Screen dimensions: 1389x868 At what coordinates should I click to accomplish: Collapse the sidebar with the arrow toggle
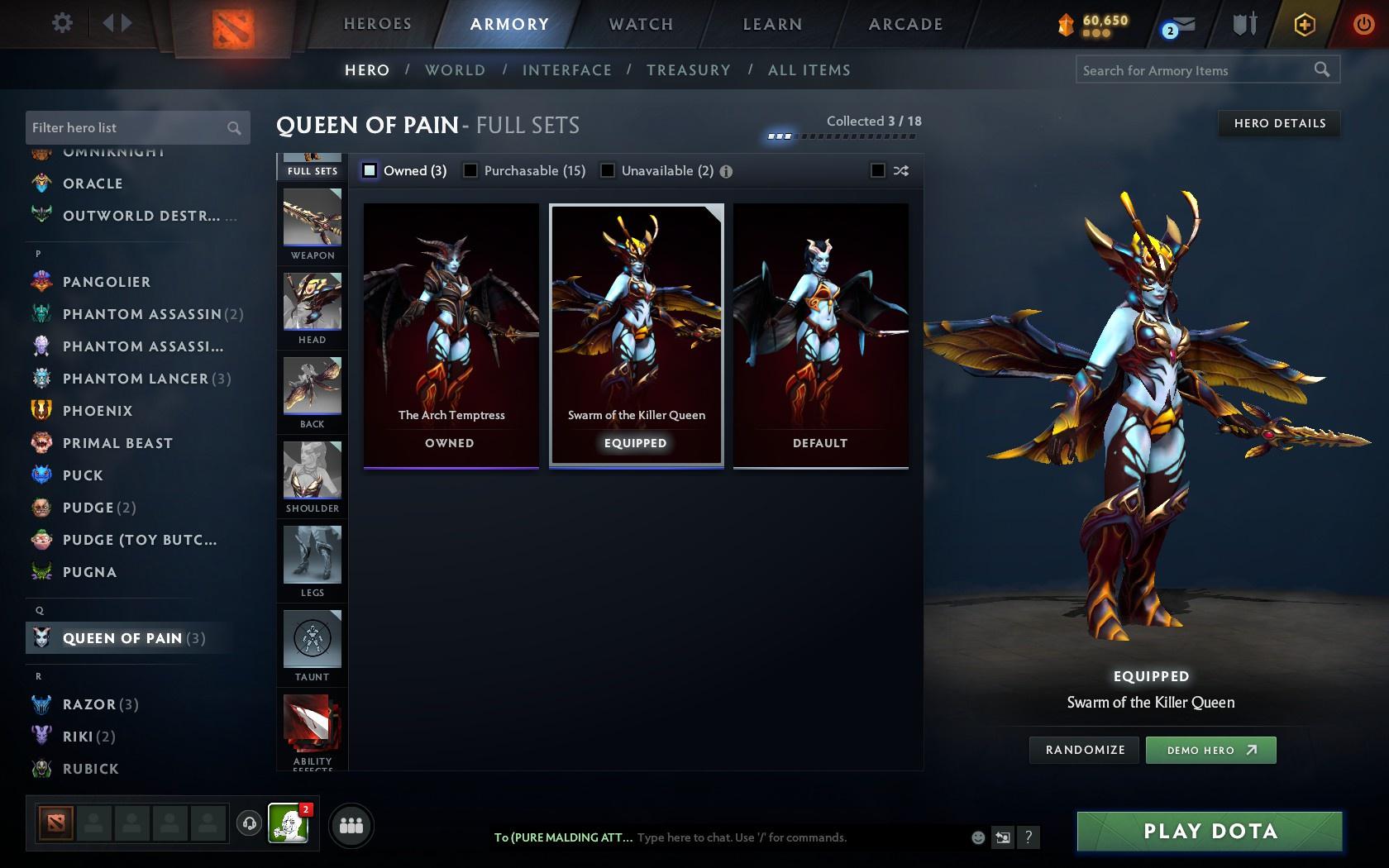tap(118, 24)
